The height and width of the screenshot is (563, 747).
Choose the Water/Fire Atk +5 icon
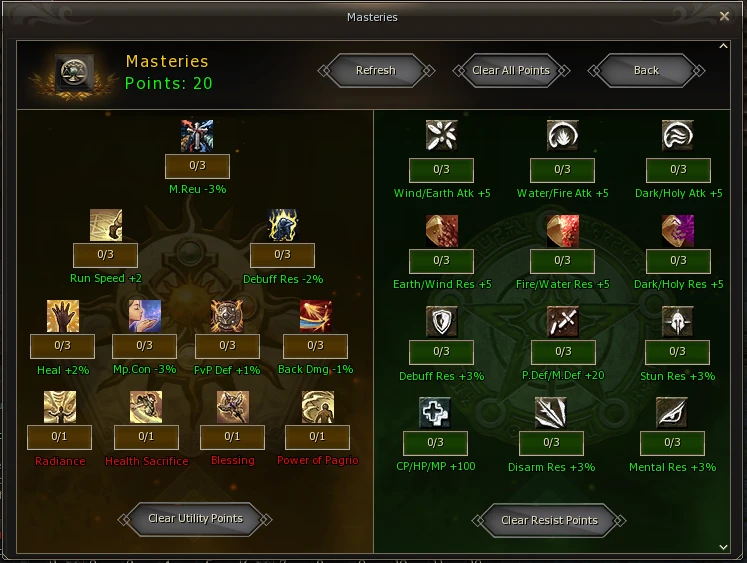[562, 136]
